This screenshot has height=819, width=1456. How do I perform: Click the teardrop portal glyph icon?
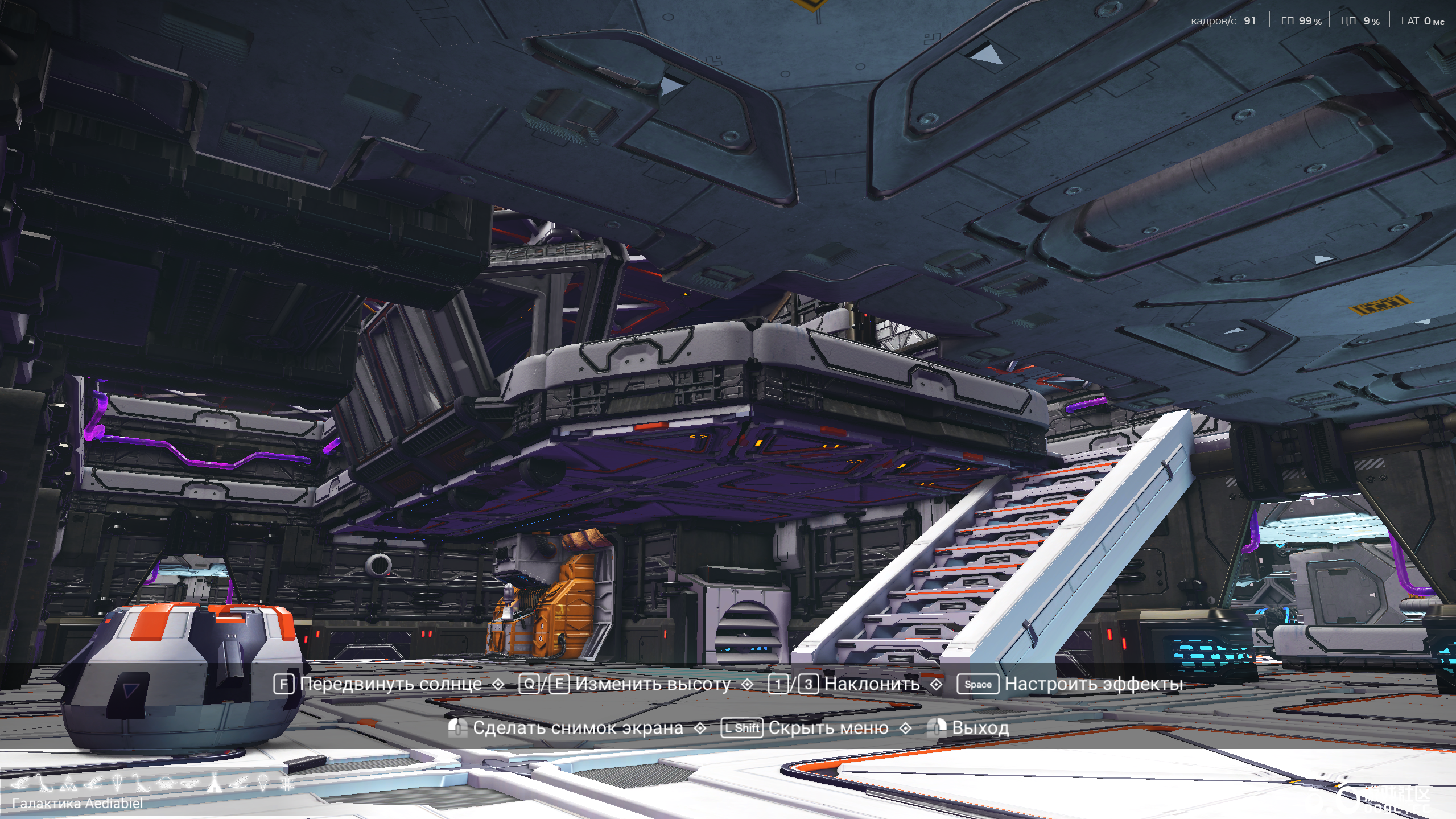click(117, 783)
